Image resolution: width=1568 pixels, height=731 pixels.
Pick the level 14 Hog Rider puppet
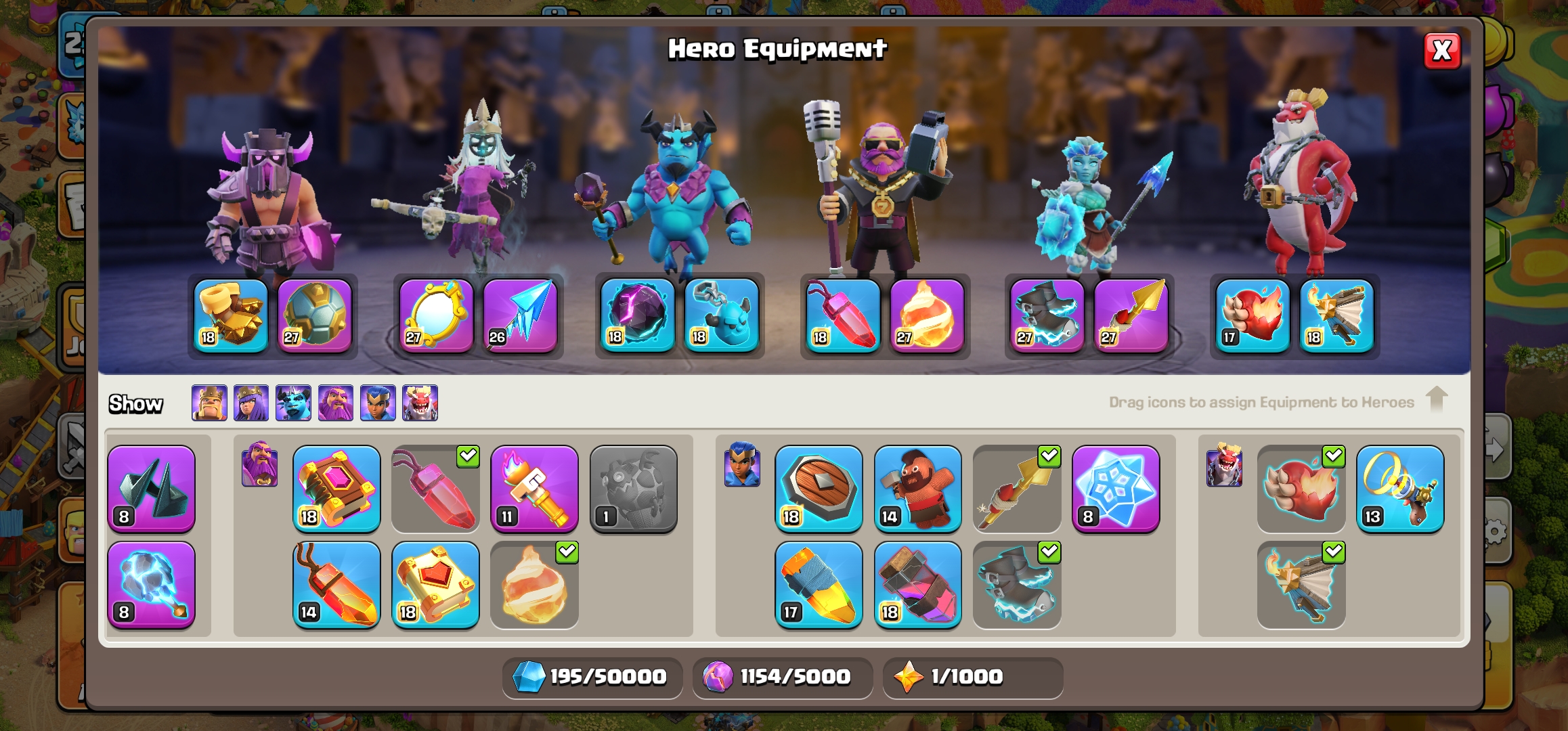(917, 489)
